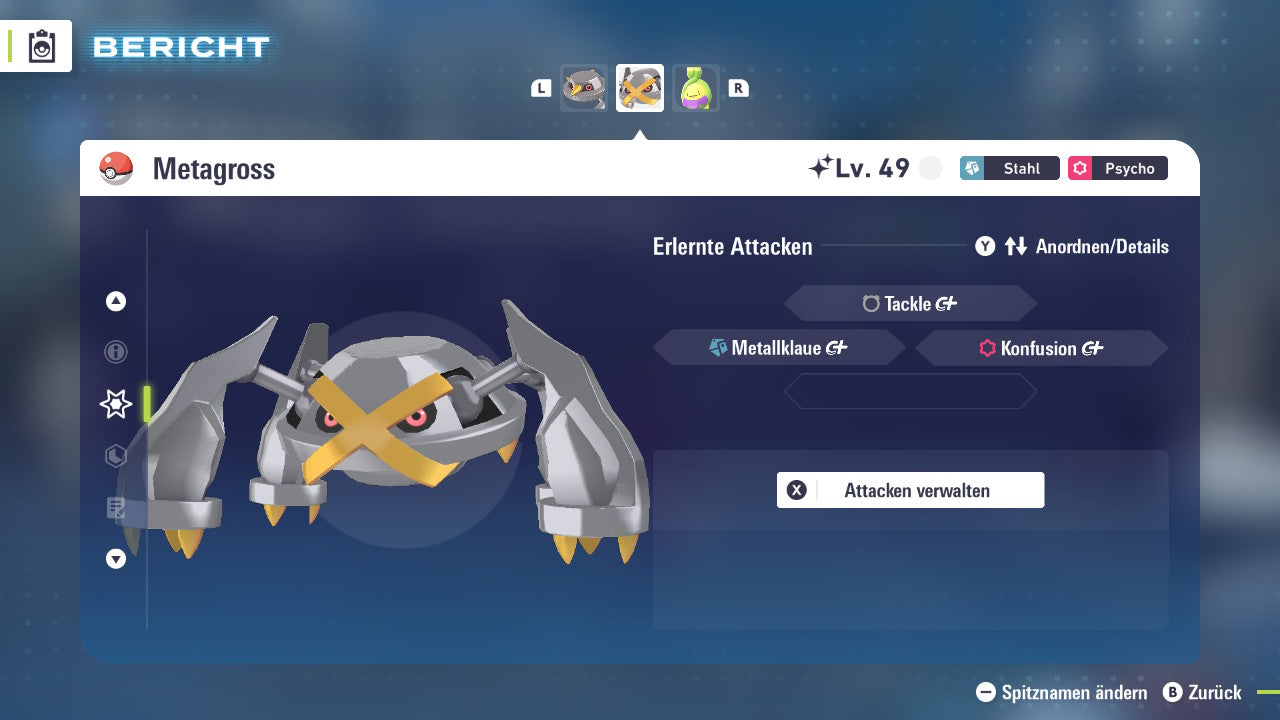Click the Psycho type badge
The image size is (1280, 720).
[1117, 168]
